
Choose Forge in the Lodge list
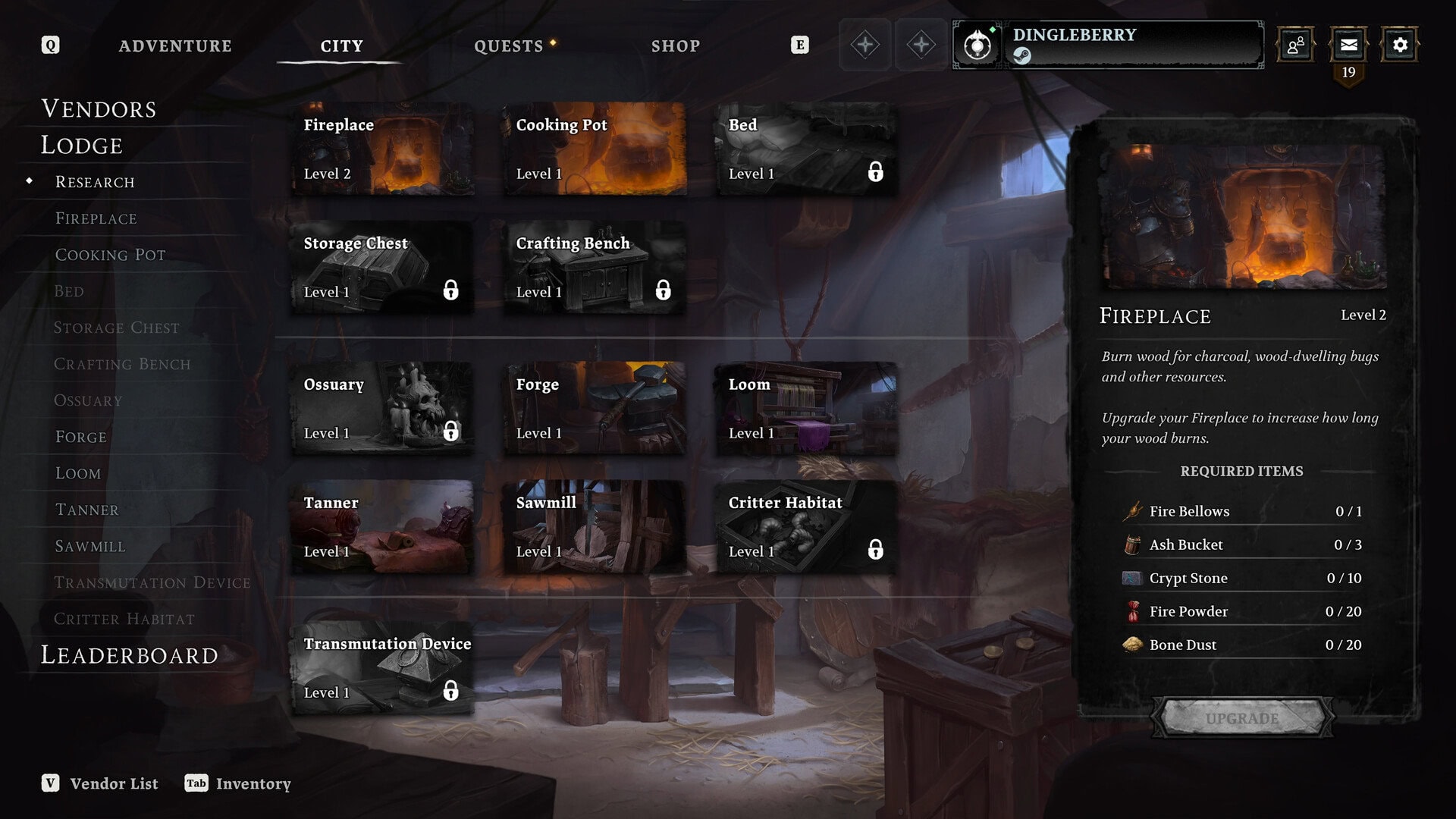point(81,437)
